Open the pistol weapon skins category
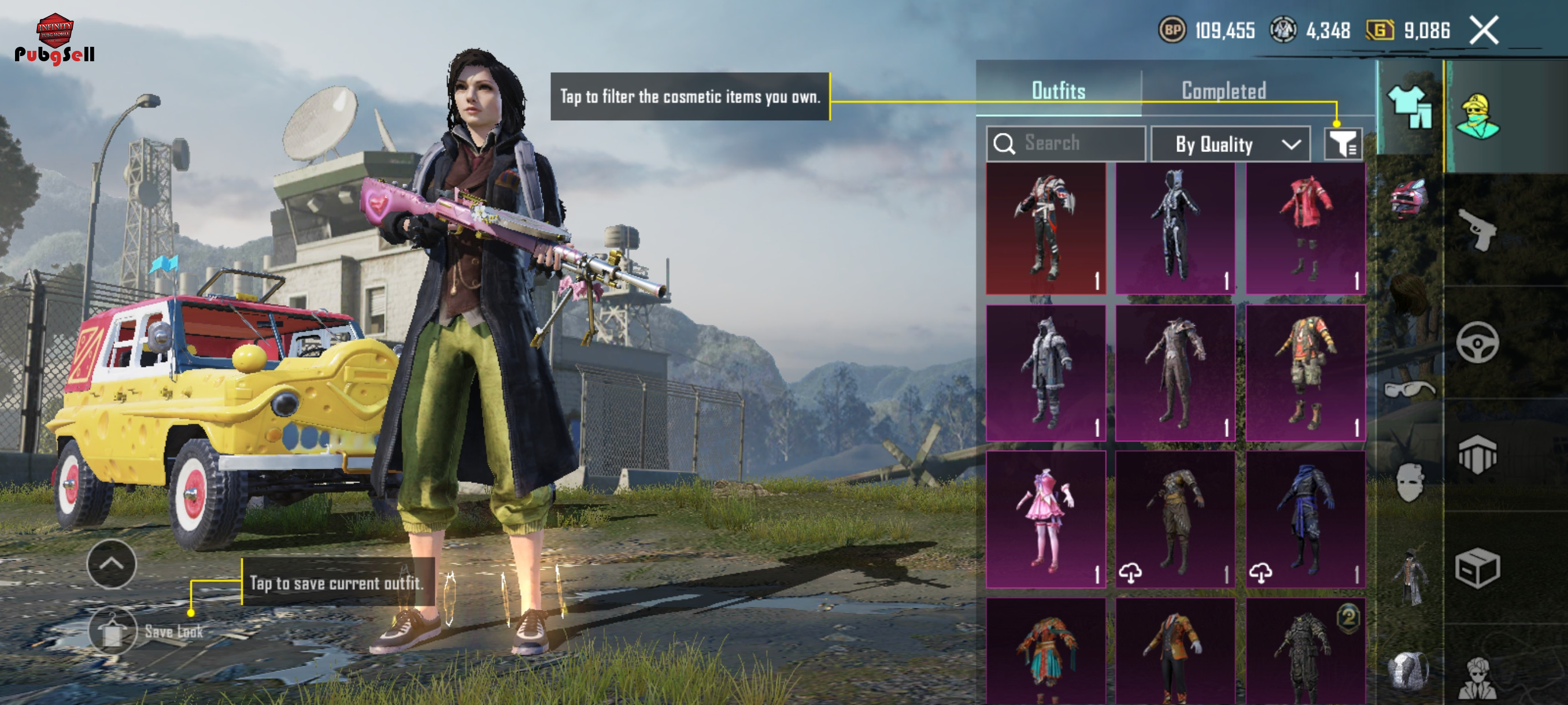1568x705 pixels. tap(1477, 229)
